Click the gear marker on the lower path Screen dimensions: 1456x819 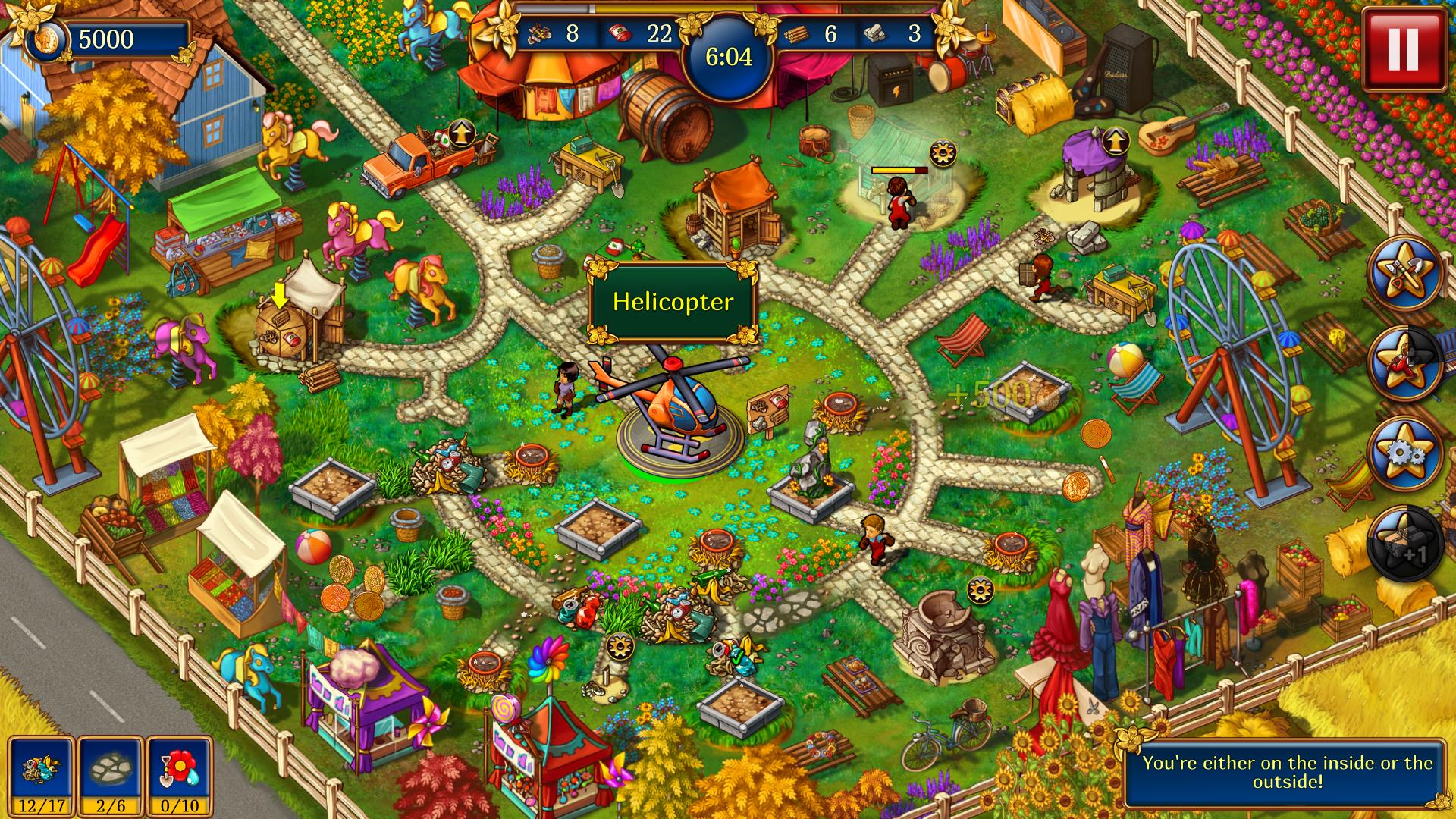(x=620, y=645)
